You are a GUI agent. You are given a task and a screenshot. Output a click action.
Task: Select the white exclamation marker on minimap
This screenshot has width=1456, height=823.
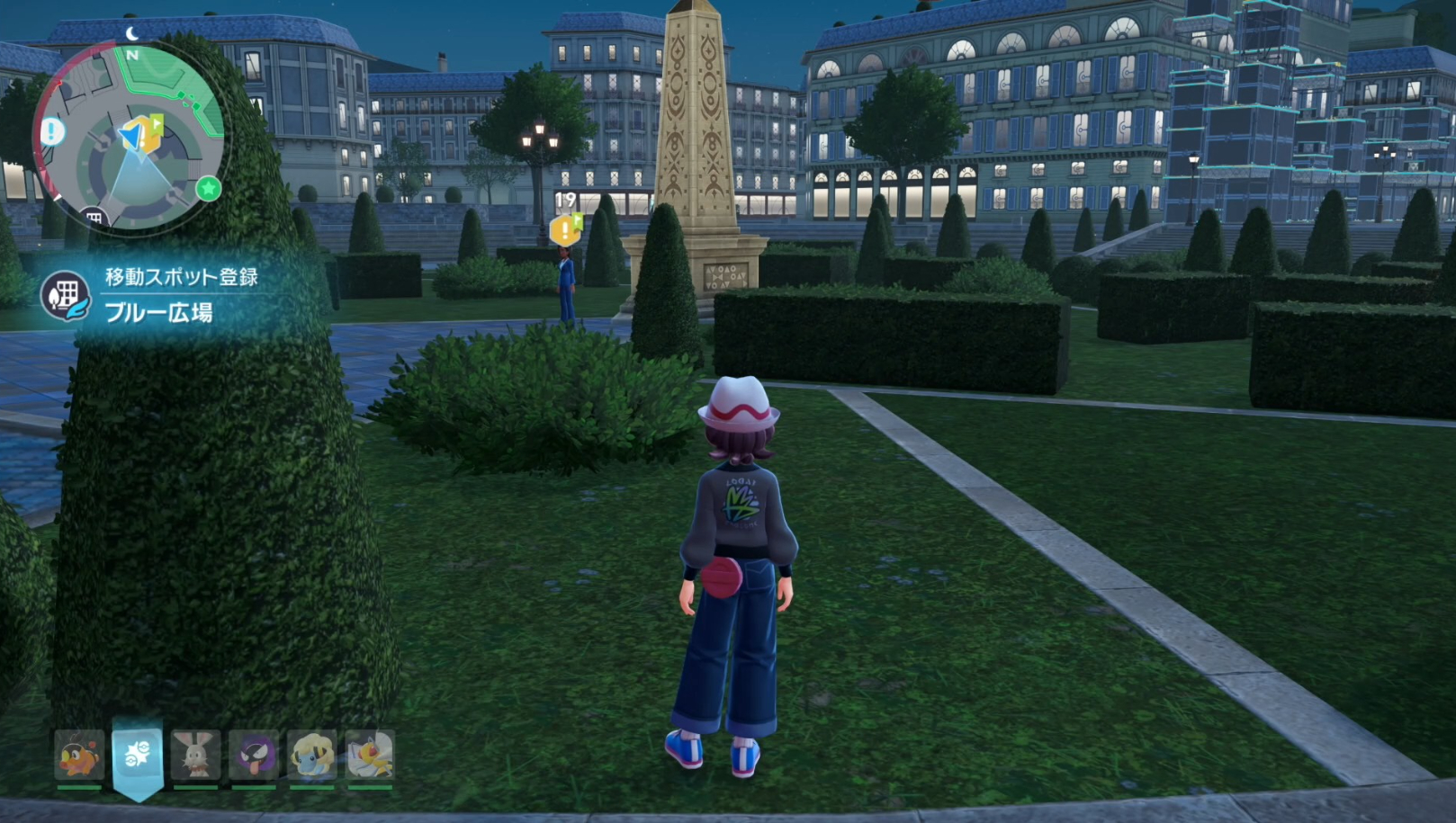pos(52,131)
